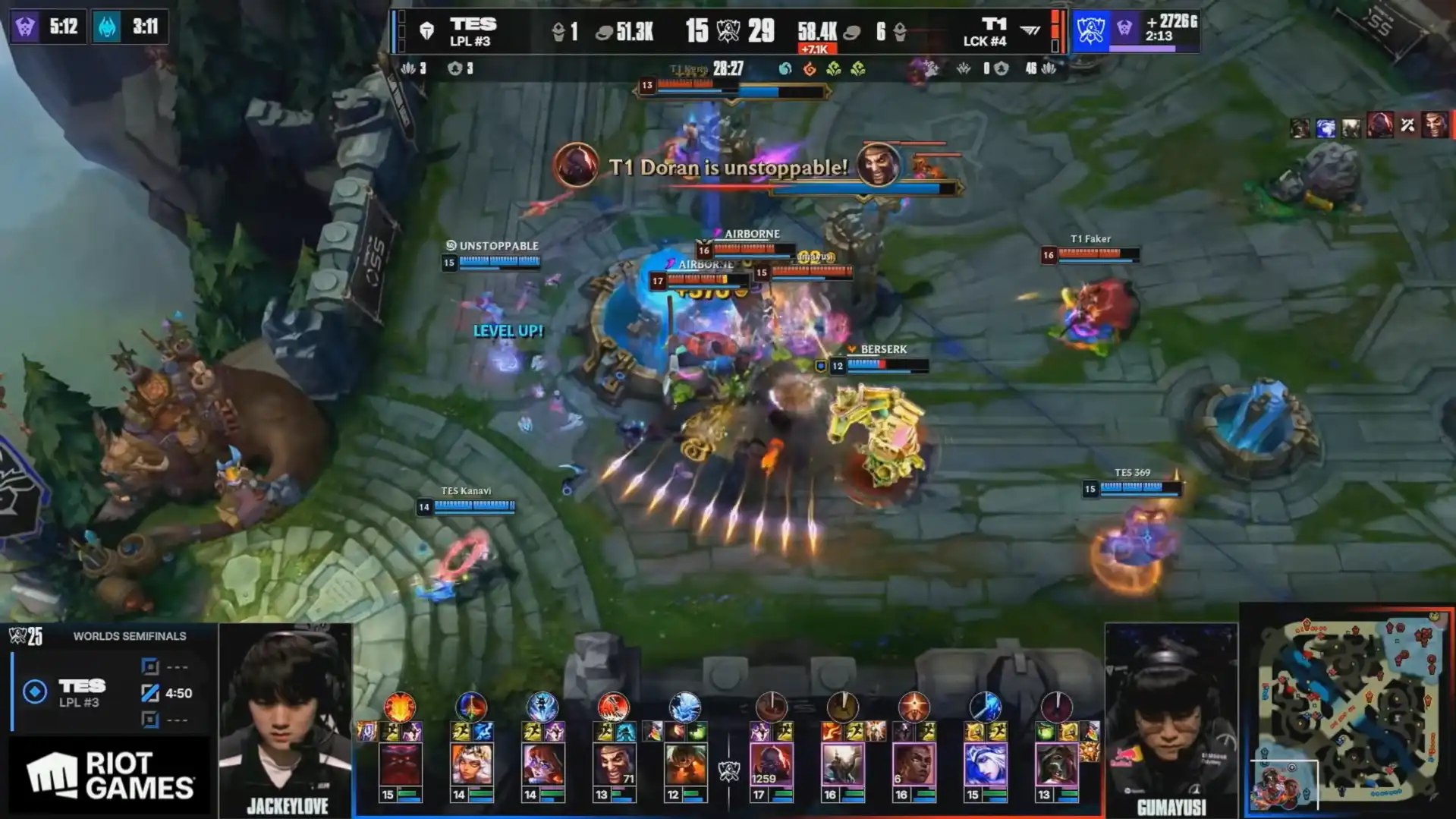Select Aurora's portrait with the glasses
1456x819 pixels.
[x=542, y=765]
